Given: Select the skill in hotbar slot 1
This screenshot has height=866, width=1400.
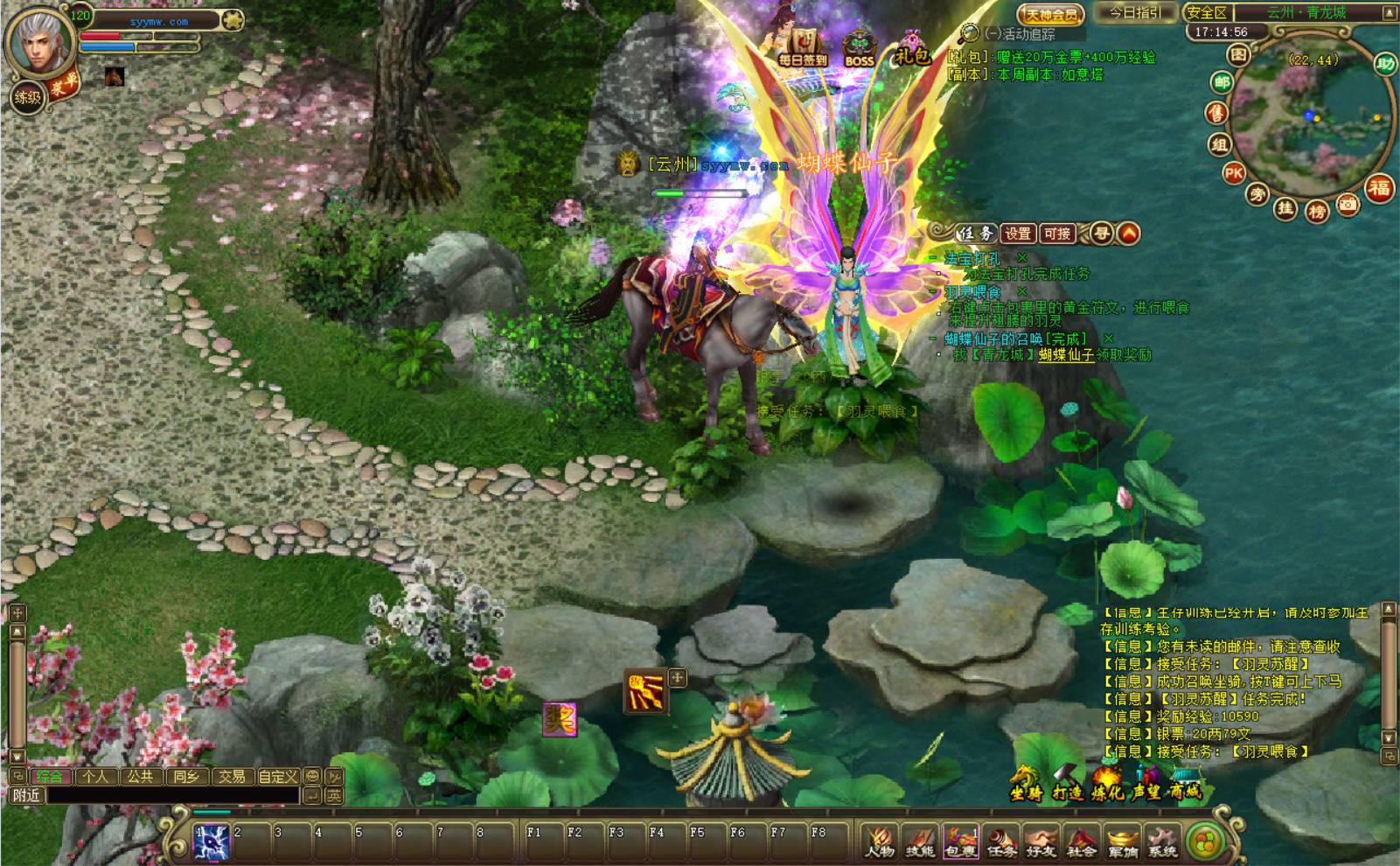Looking at the screenshot, I should [211, 842].
